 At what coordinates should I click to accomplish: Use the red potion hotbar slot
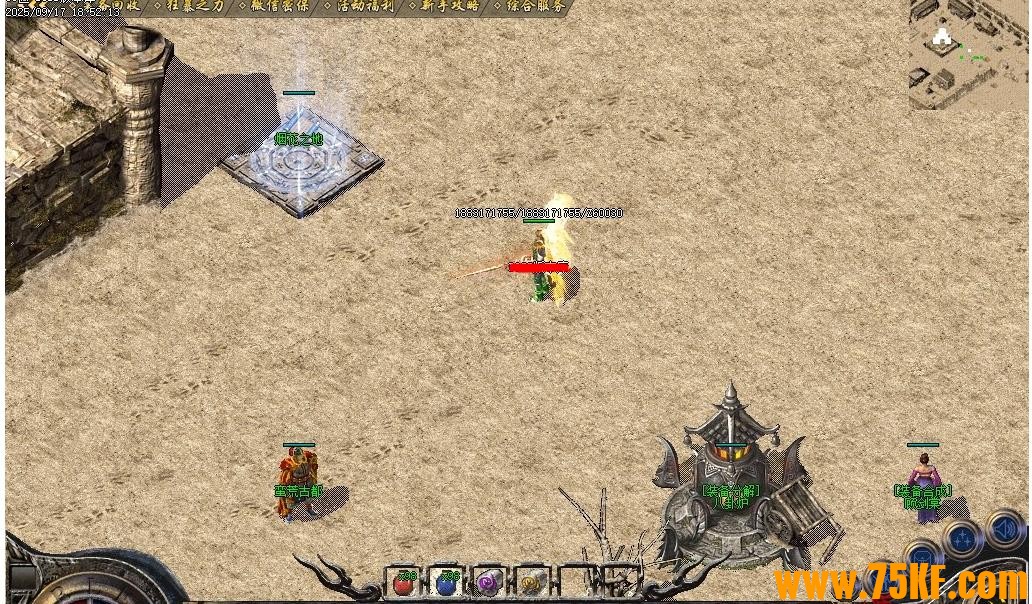(x=405, y=582)
